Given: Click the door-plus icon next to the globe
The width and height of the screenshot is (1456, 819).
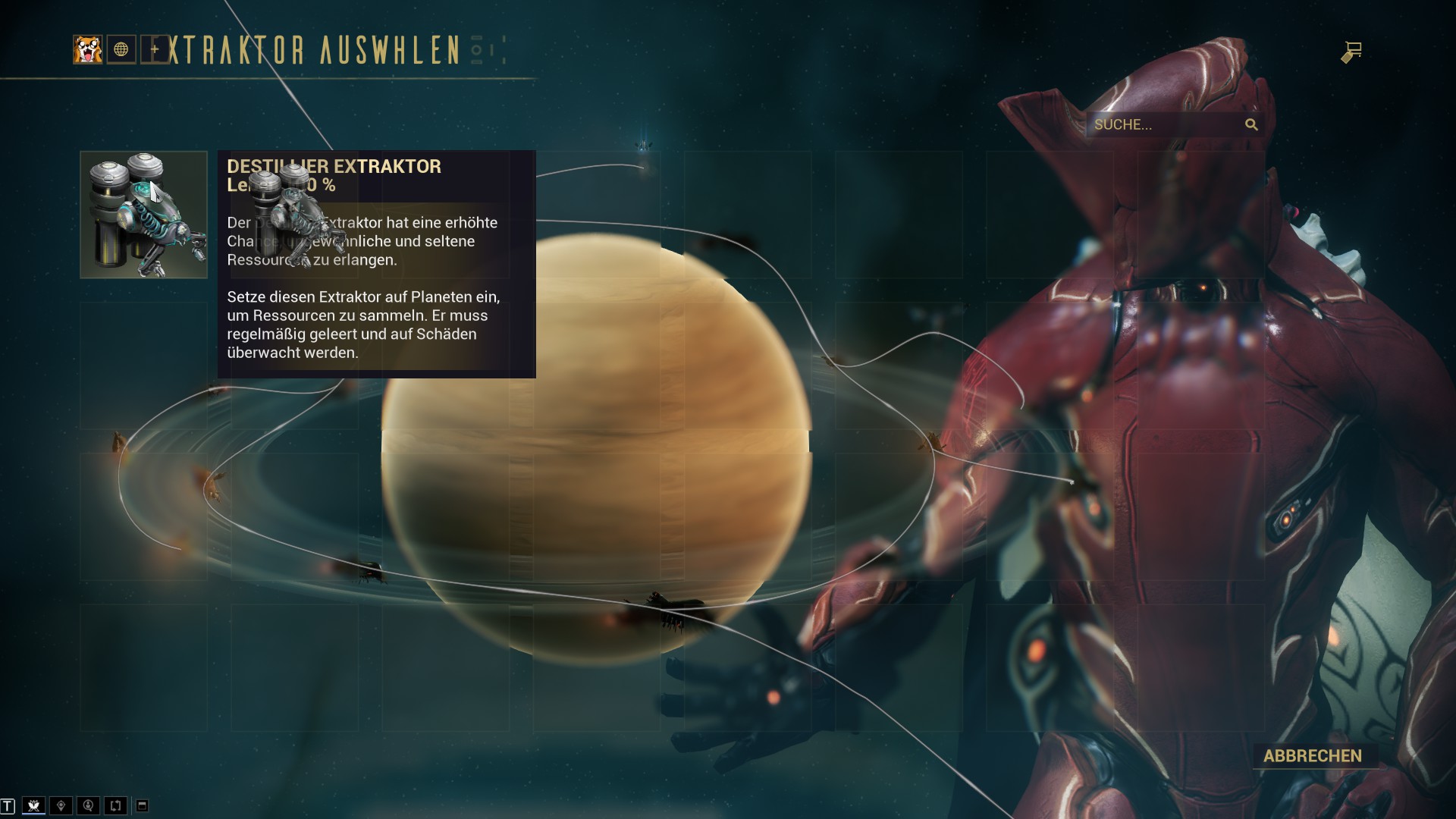Looking at the screenshot, I should [x=155, y=49].
